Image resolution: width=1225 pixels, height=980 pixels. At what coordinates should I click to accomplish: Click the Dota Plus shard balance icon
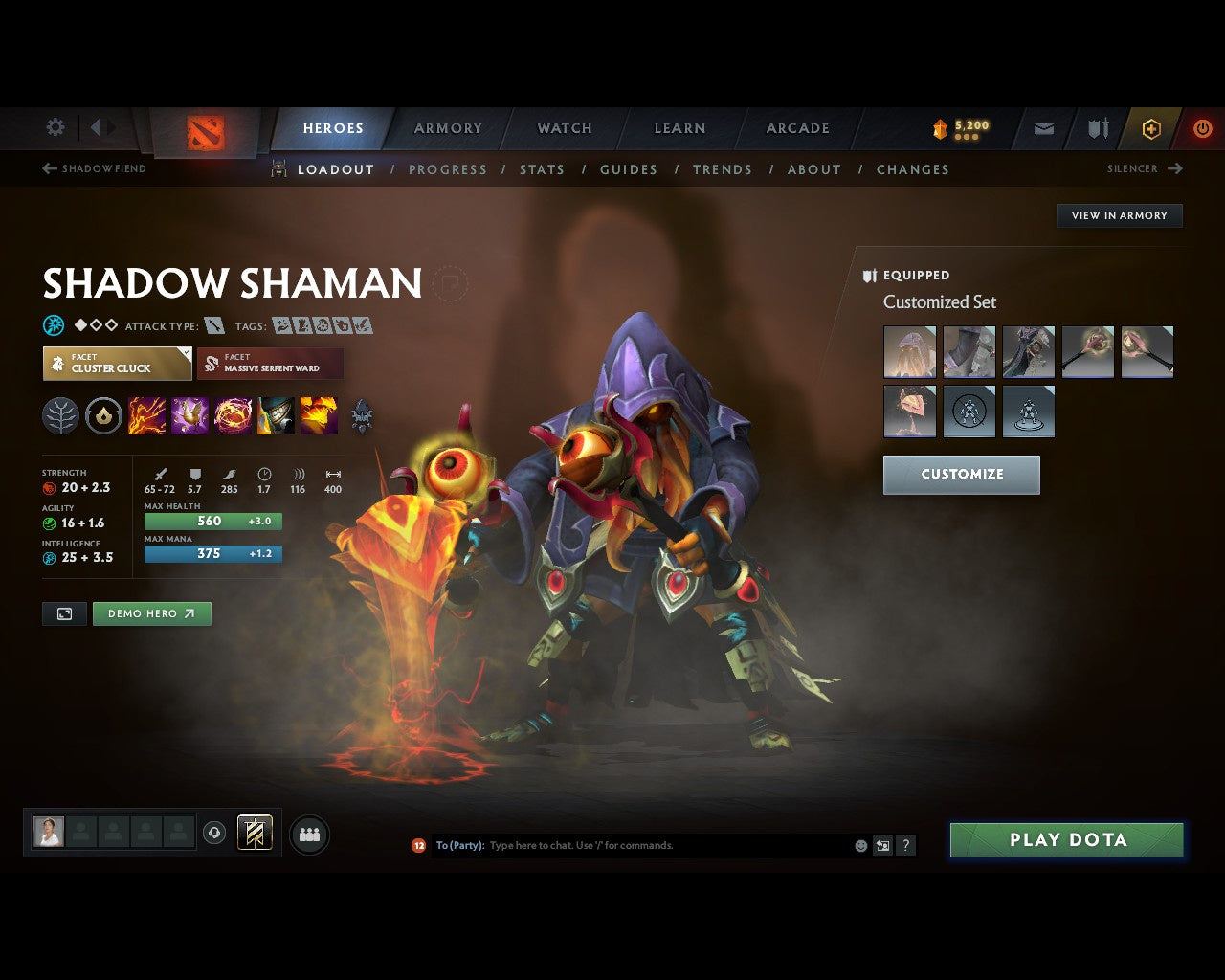click(939, 128)
